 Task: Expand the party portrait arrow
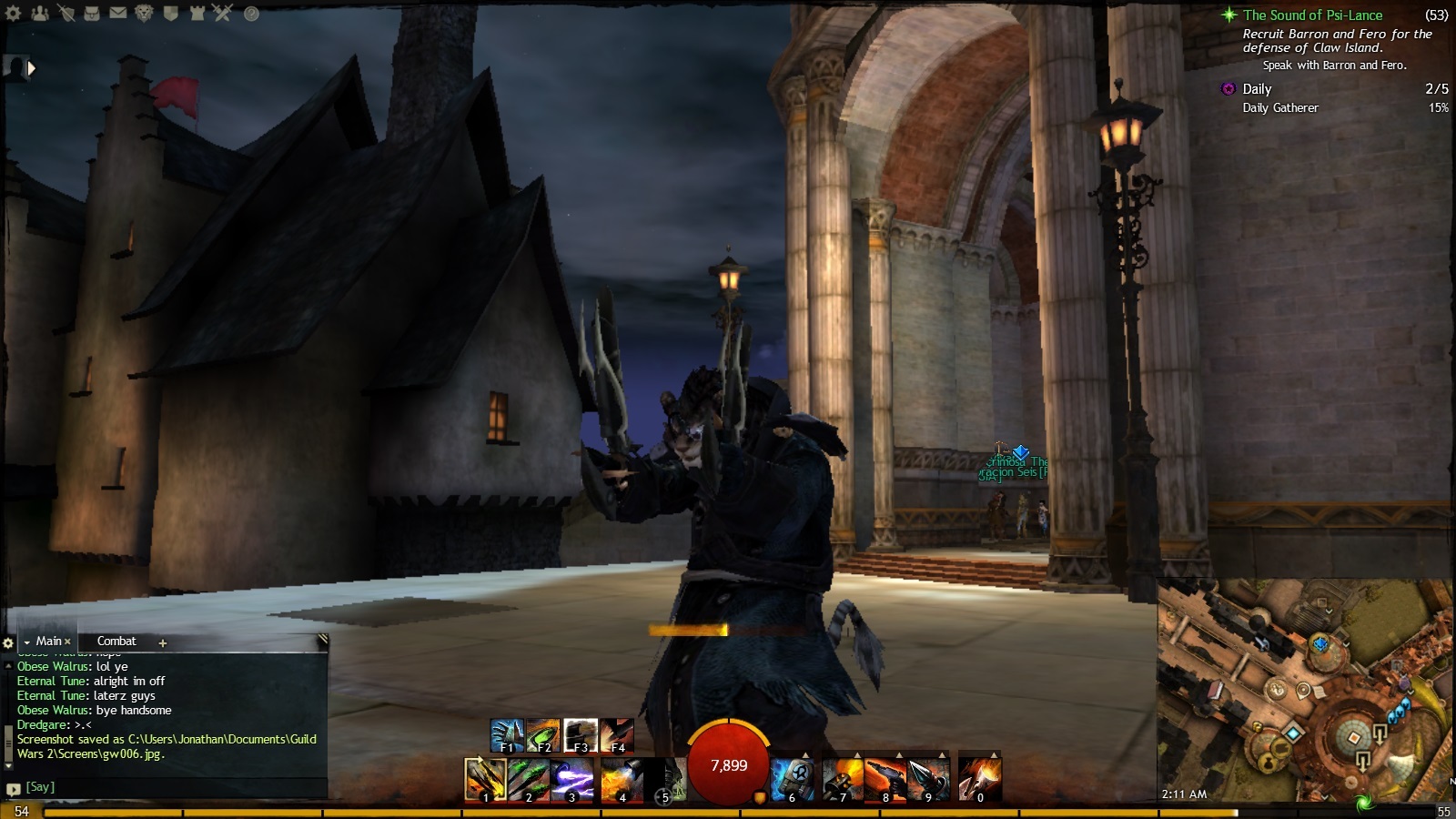[32, 68]
